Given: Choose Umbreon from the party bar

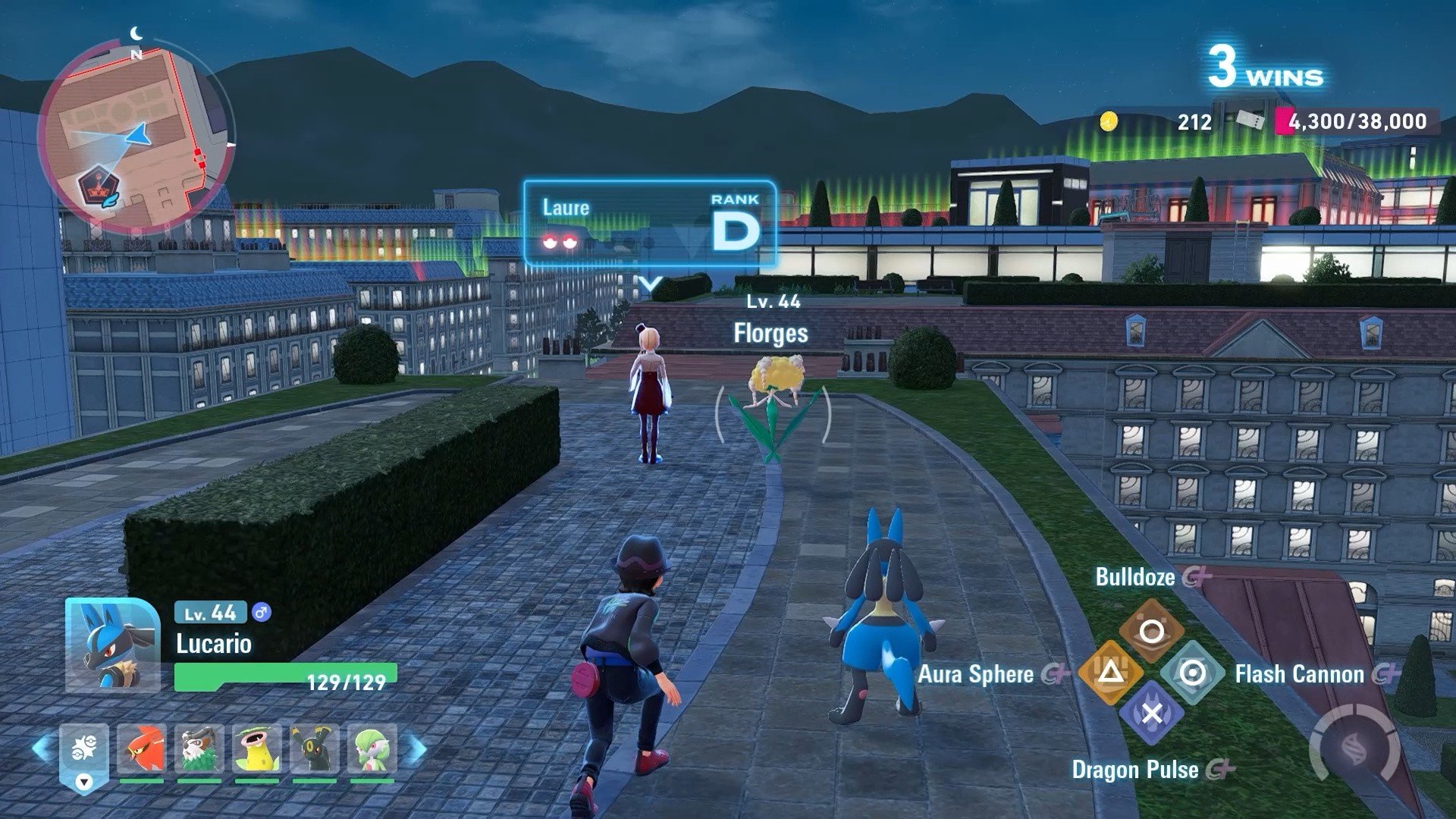Looking at the screenshot, I should point(315,749).
